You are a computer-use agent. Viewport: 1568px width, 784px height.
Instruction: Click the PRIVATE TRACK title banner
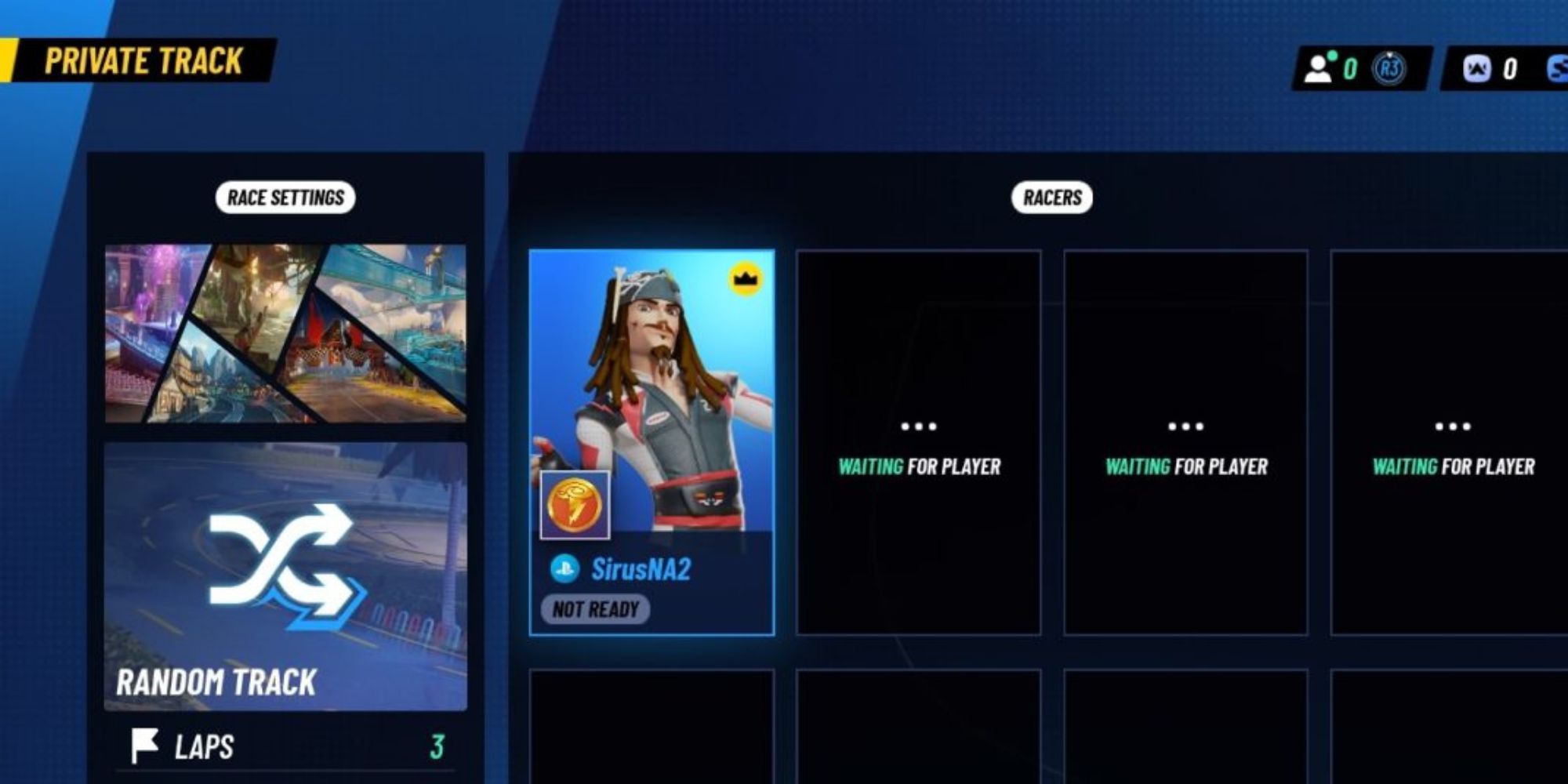(143, 58)
